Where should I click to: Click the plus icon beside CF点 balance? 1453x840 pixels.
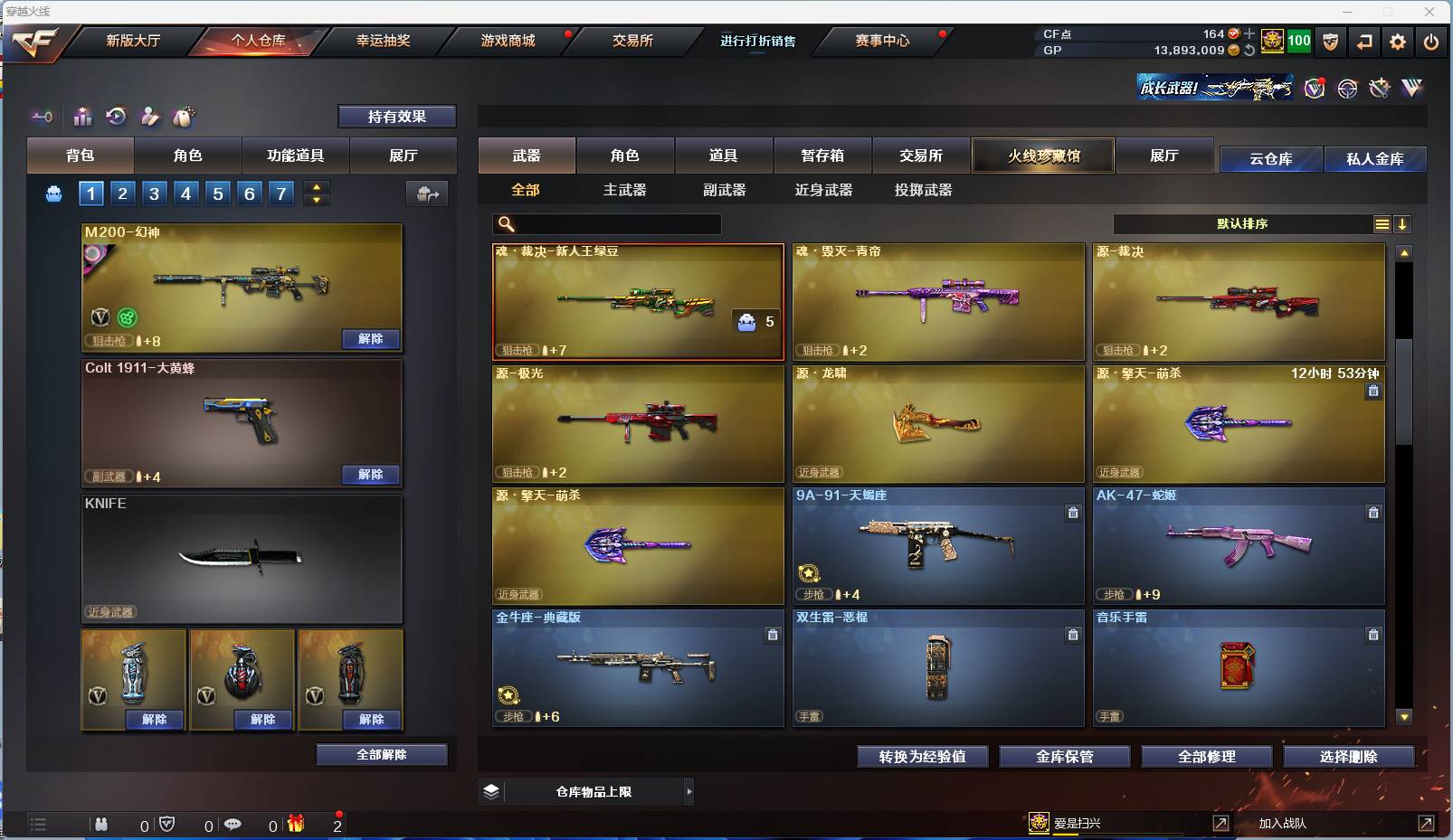point(1248,34)
